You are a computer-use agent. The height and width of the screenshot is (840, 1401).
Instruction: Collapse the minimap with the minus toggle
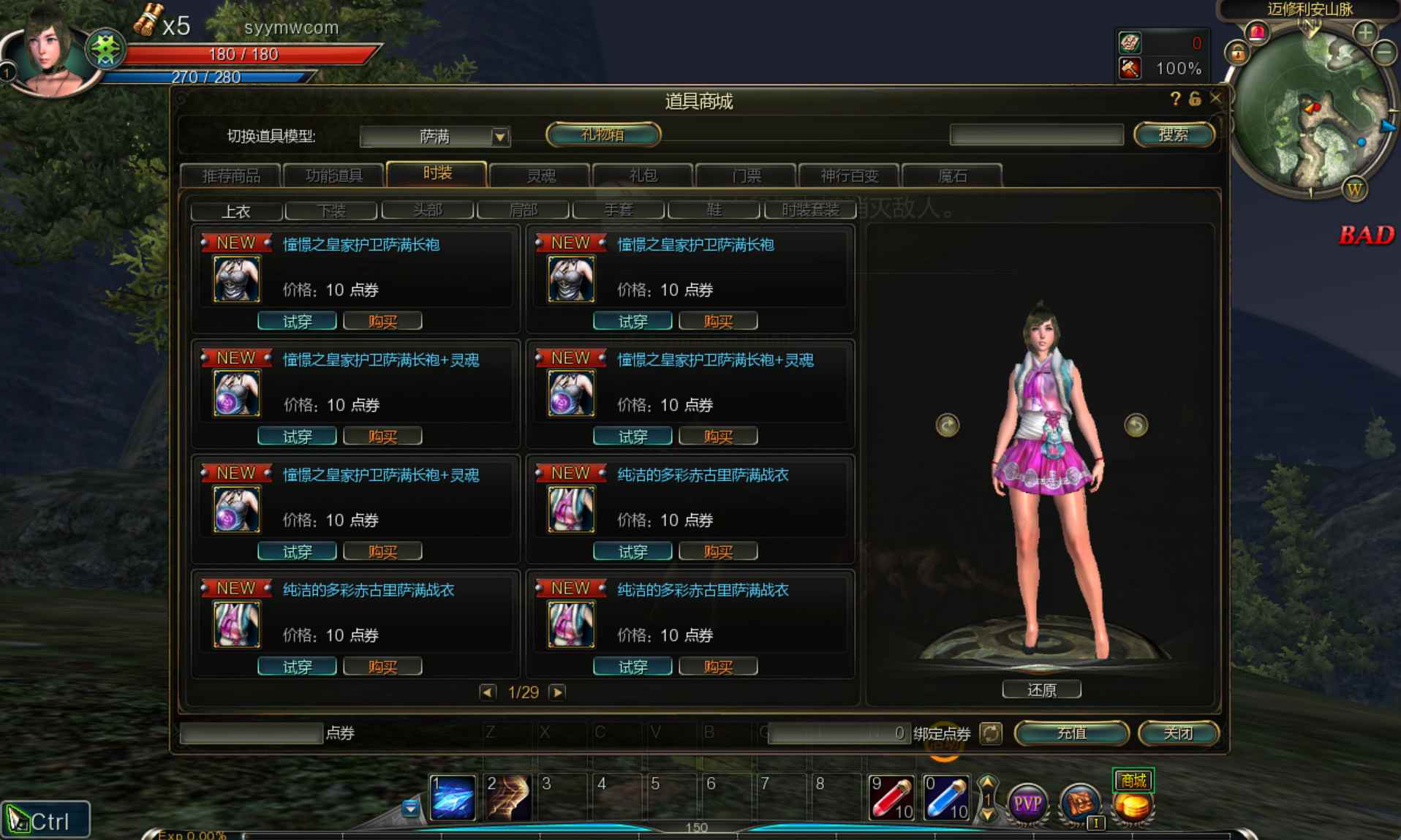[1384, 53]
